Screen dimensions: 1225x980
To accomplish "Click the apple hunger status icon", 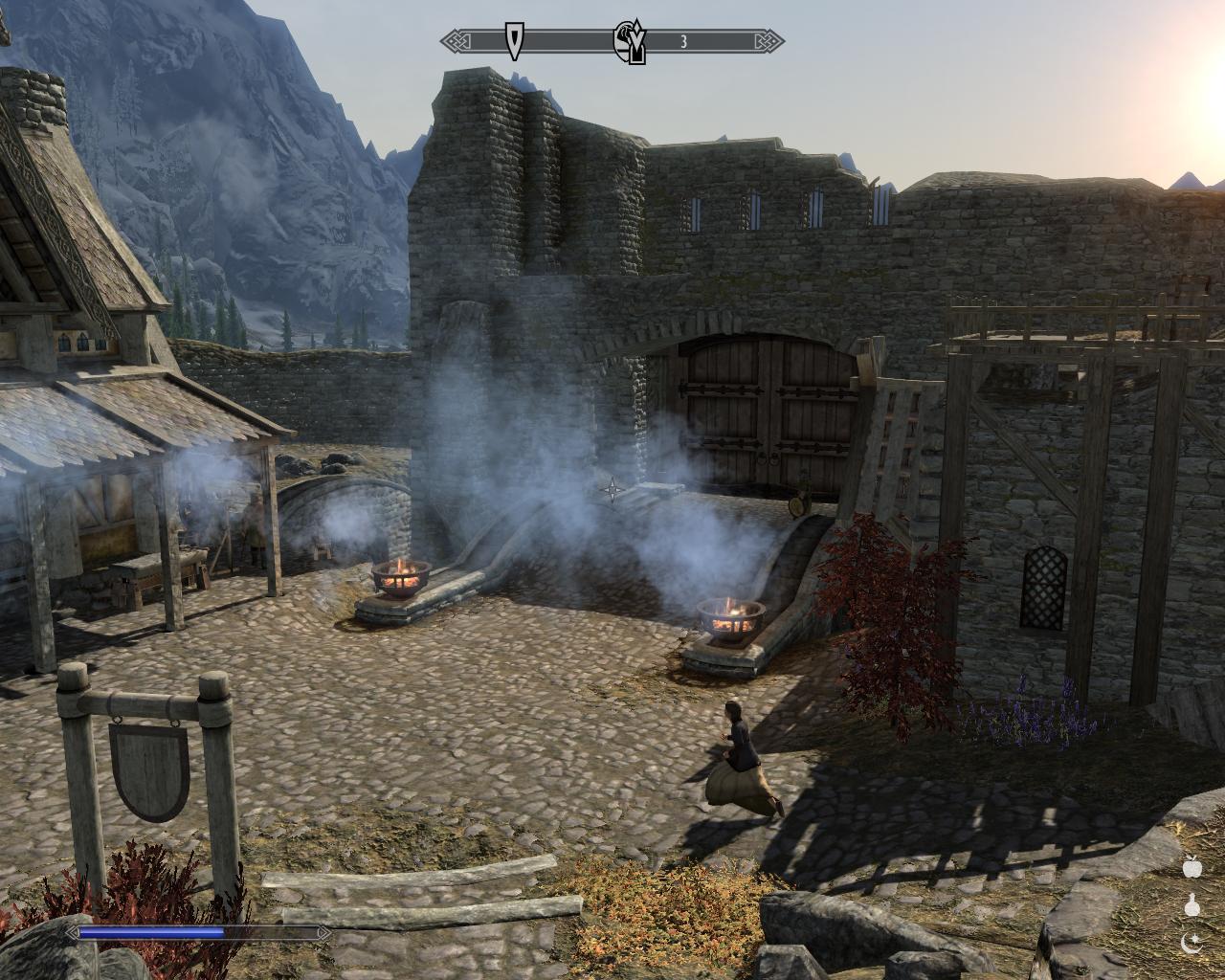I will [x=1192, y=867].
